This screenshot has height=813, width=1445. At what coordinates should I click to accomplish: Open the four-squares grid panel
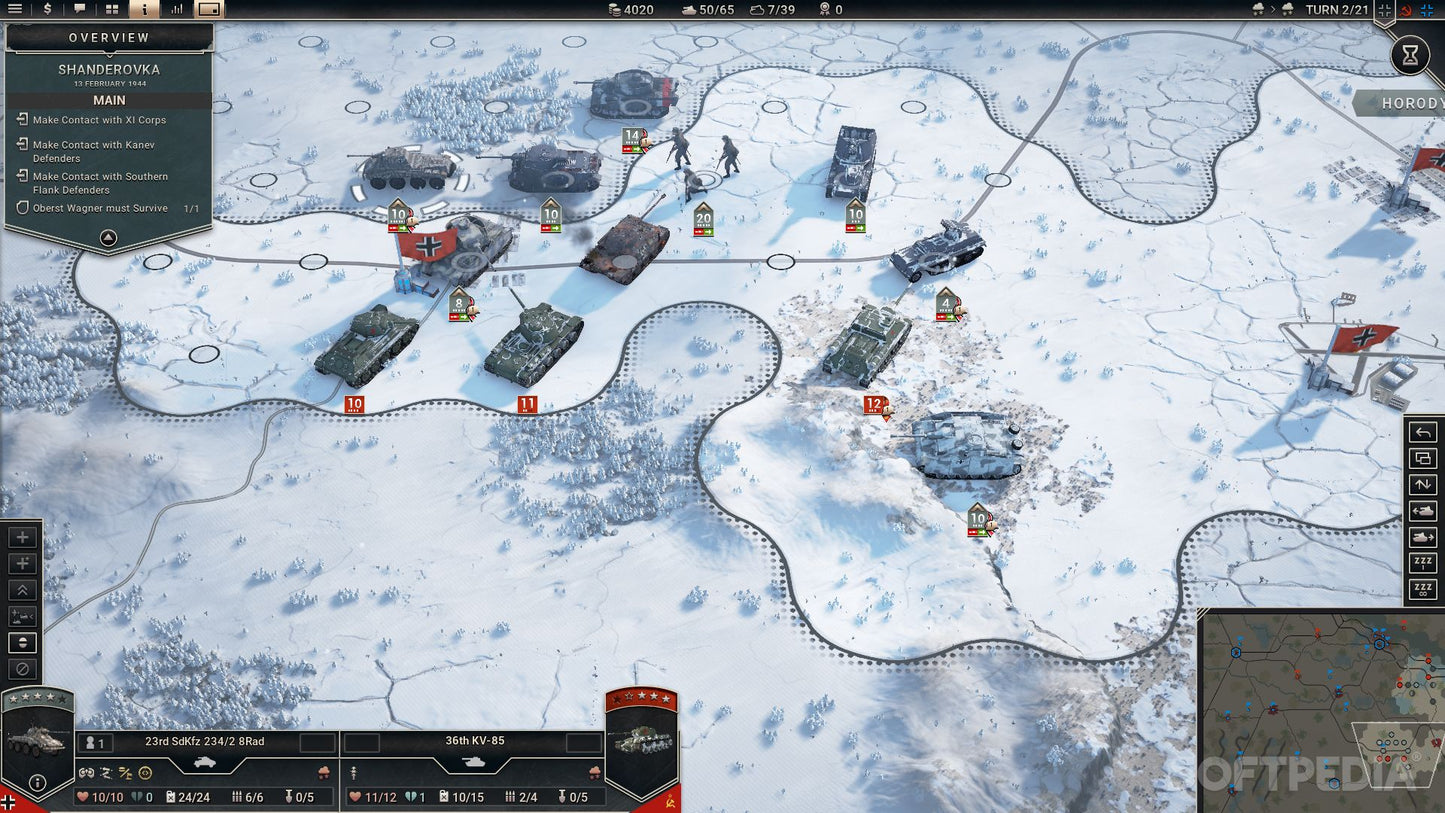tap(112, 9)
